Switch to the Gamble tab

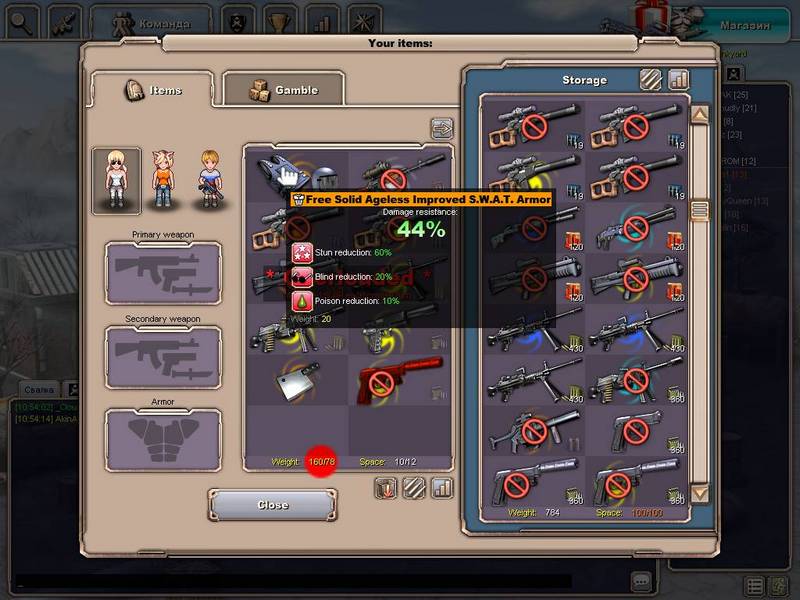click(283, 90)
